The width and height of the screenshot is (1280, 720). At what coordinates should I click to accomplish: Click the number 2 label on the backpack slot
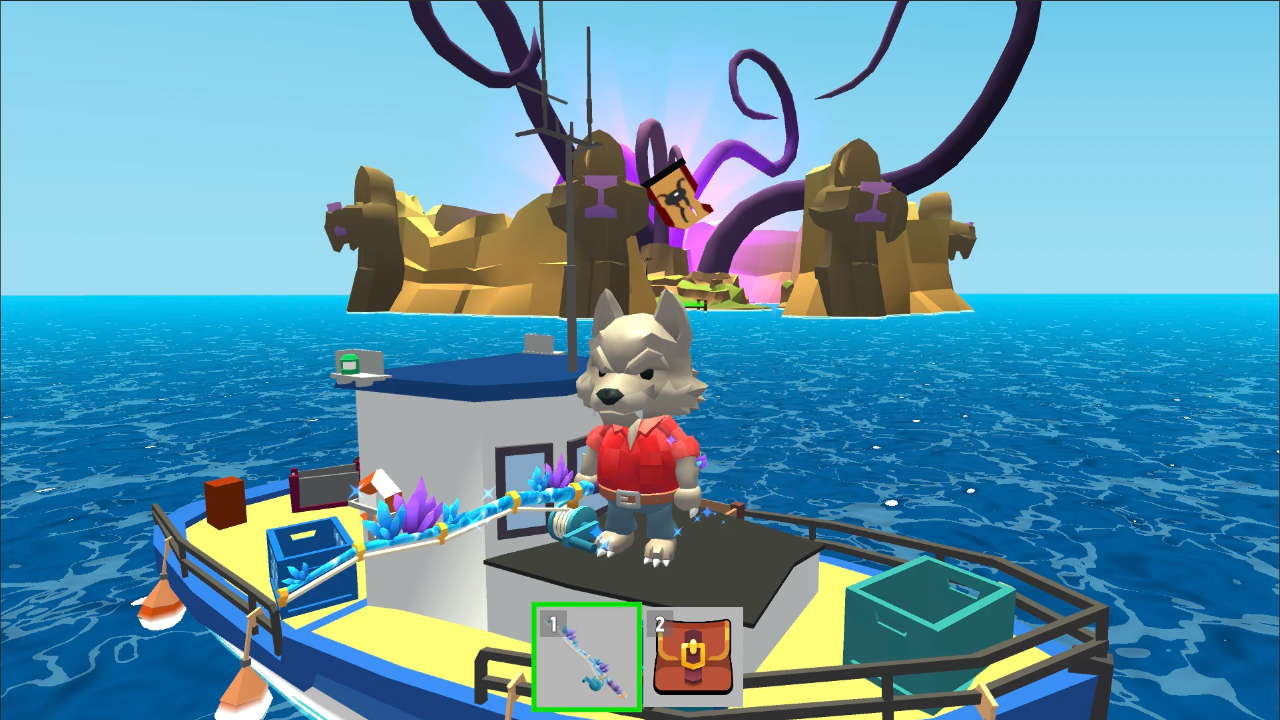tap(661, 623)
